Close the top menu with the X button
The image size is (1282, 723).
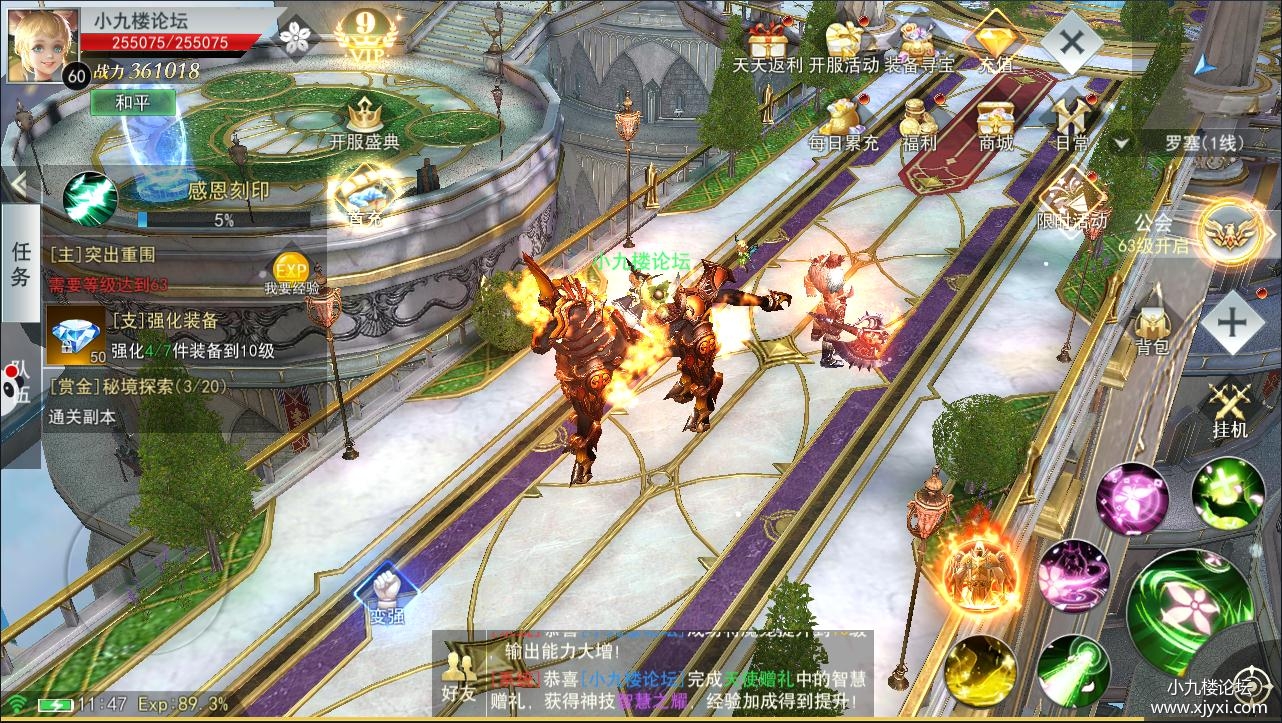click(x=1072, y=41)
